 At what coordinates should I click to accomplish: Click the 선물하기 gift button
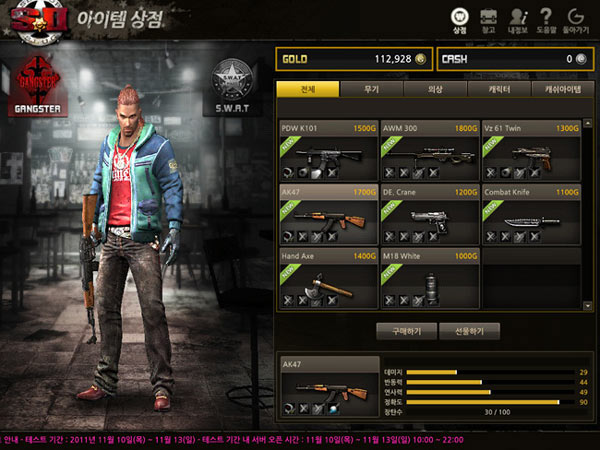[x=469, y=331]
